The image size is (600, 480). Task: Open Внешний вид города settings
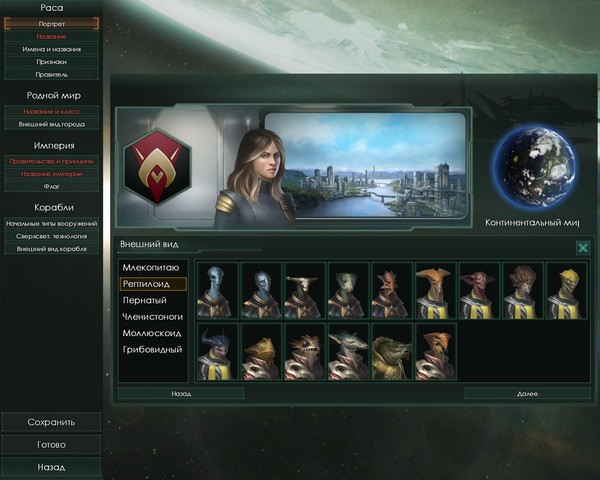[x=51, y=124]
